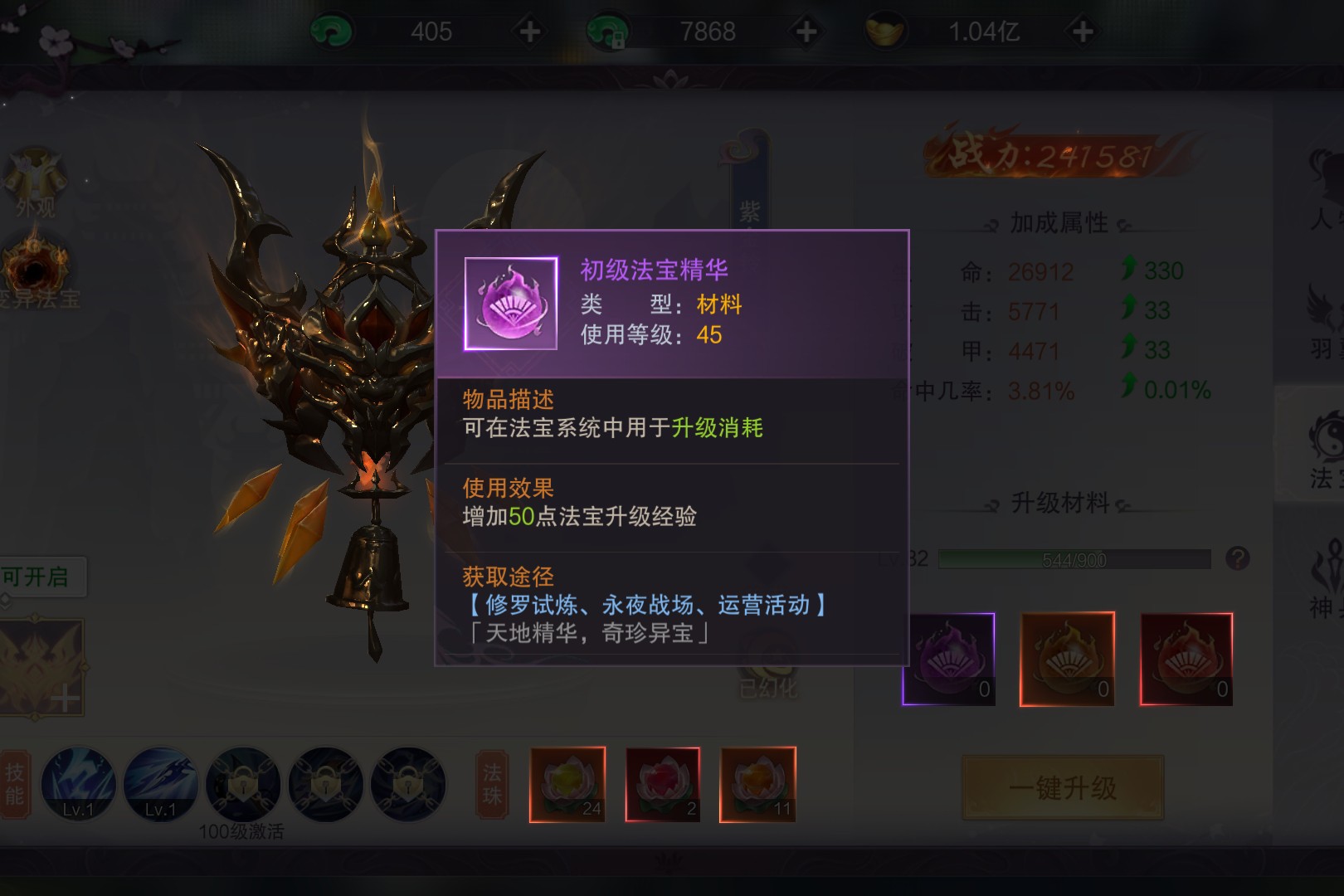Image resolution: width=1344 pixels, height=896 pixels.
Task: Click the 可开启 button
Action: (37, 577)
